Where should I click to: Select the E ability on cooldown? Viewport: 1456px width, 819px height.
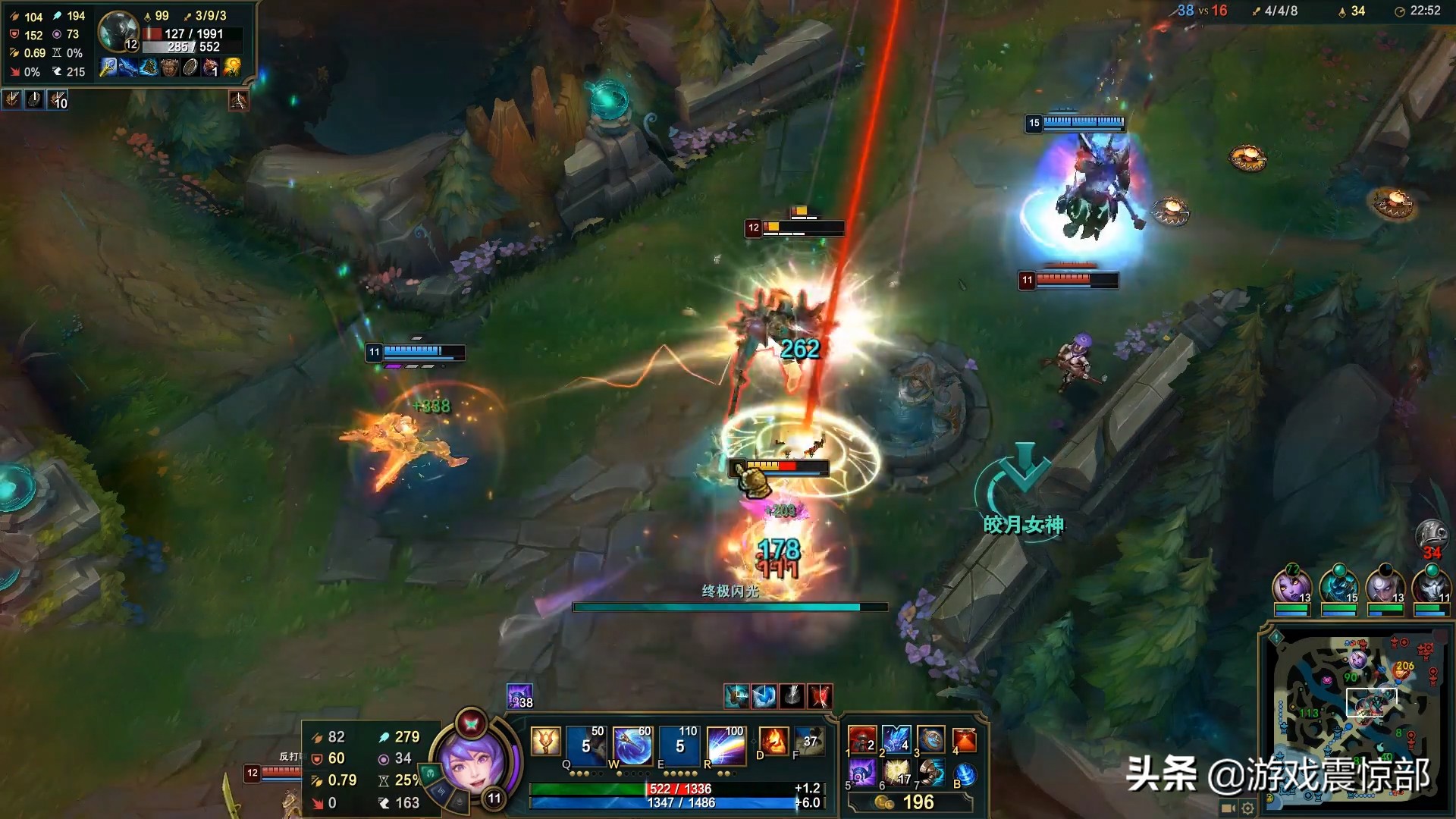point(679,745)
